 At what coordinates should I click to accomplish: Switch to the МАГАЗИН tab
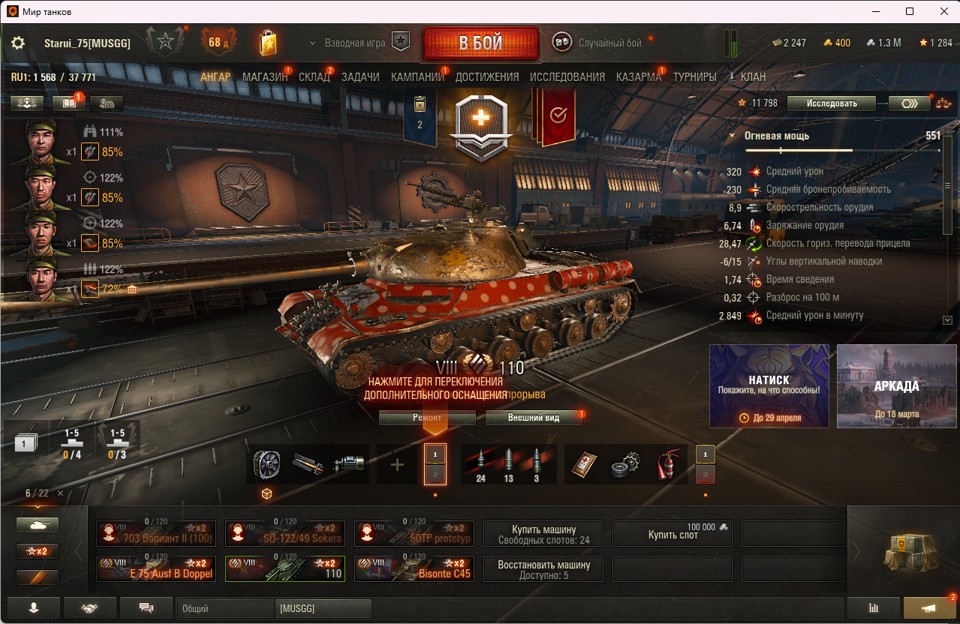coord(264,77)
